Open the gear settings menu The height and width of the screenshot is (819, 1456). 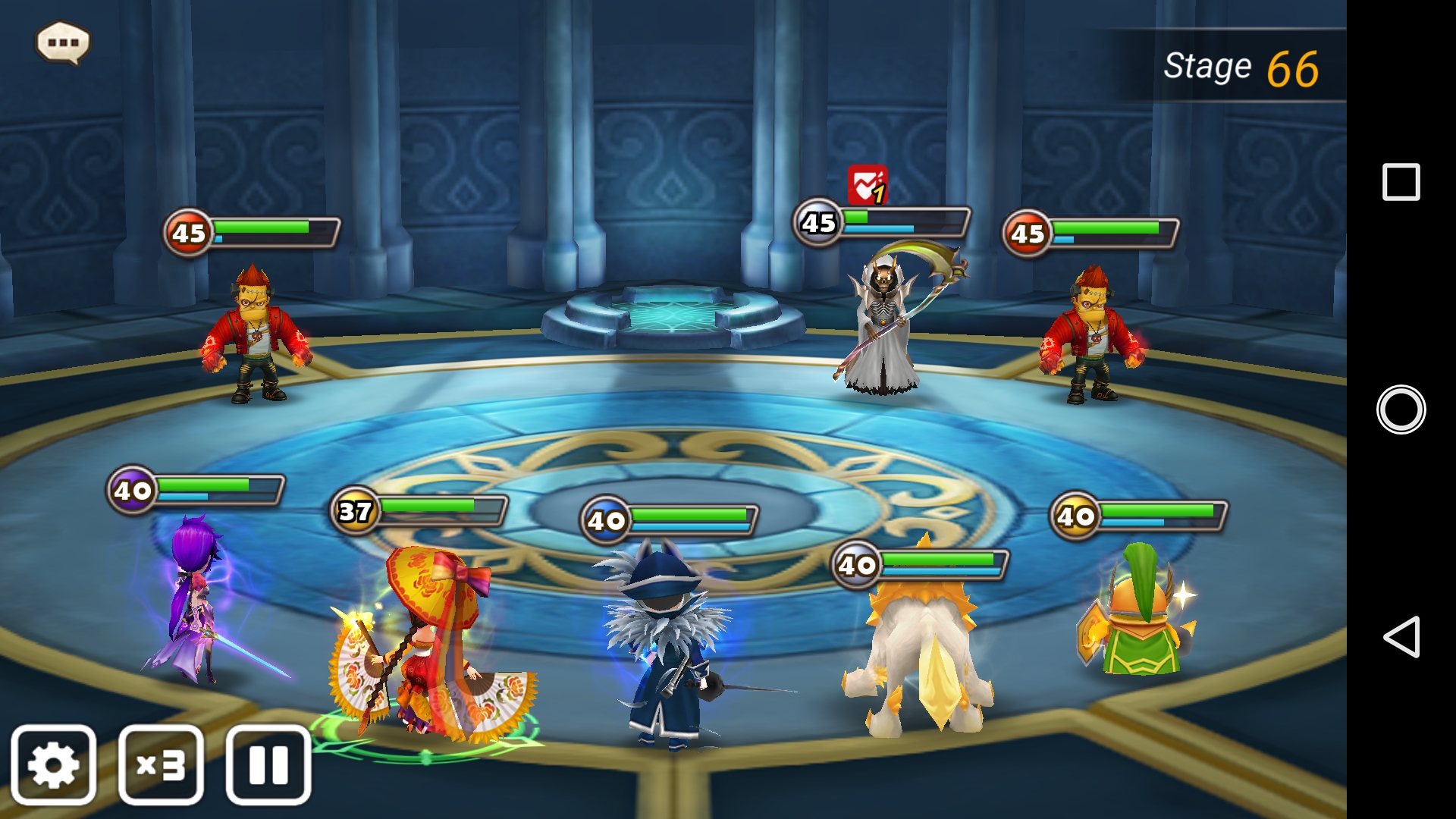(54, 764)
